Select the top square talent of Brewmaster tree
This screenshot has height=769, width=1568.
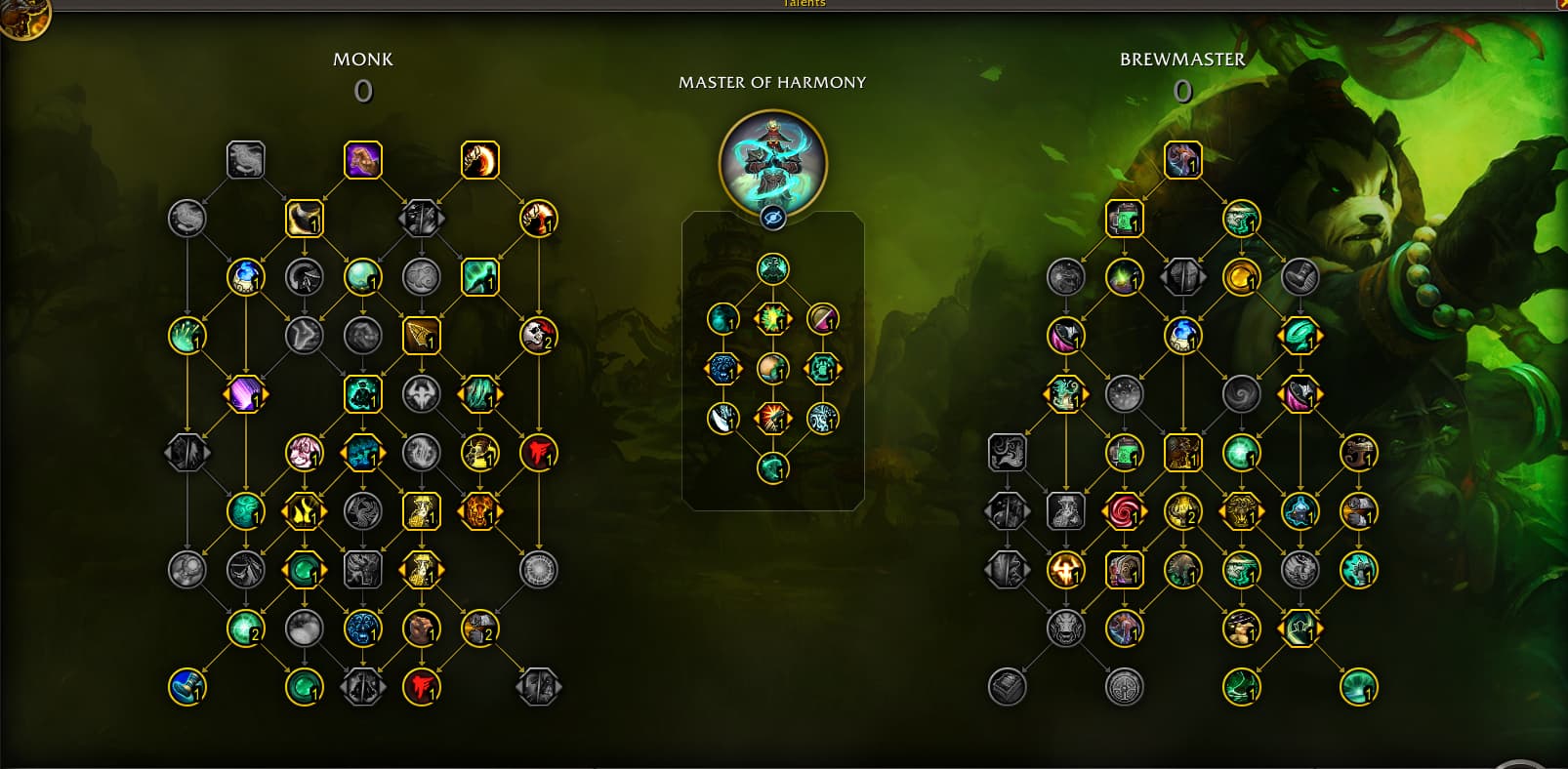click(1182, 160)
